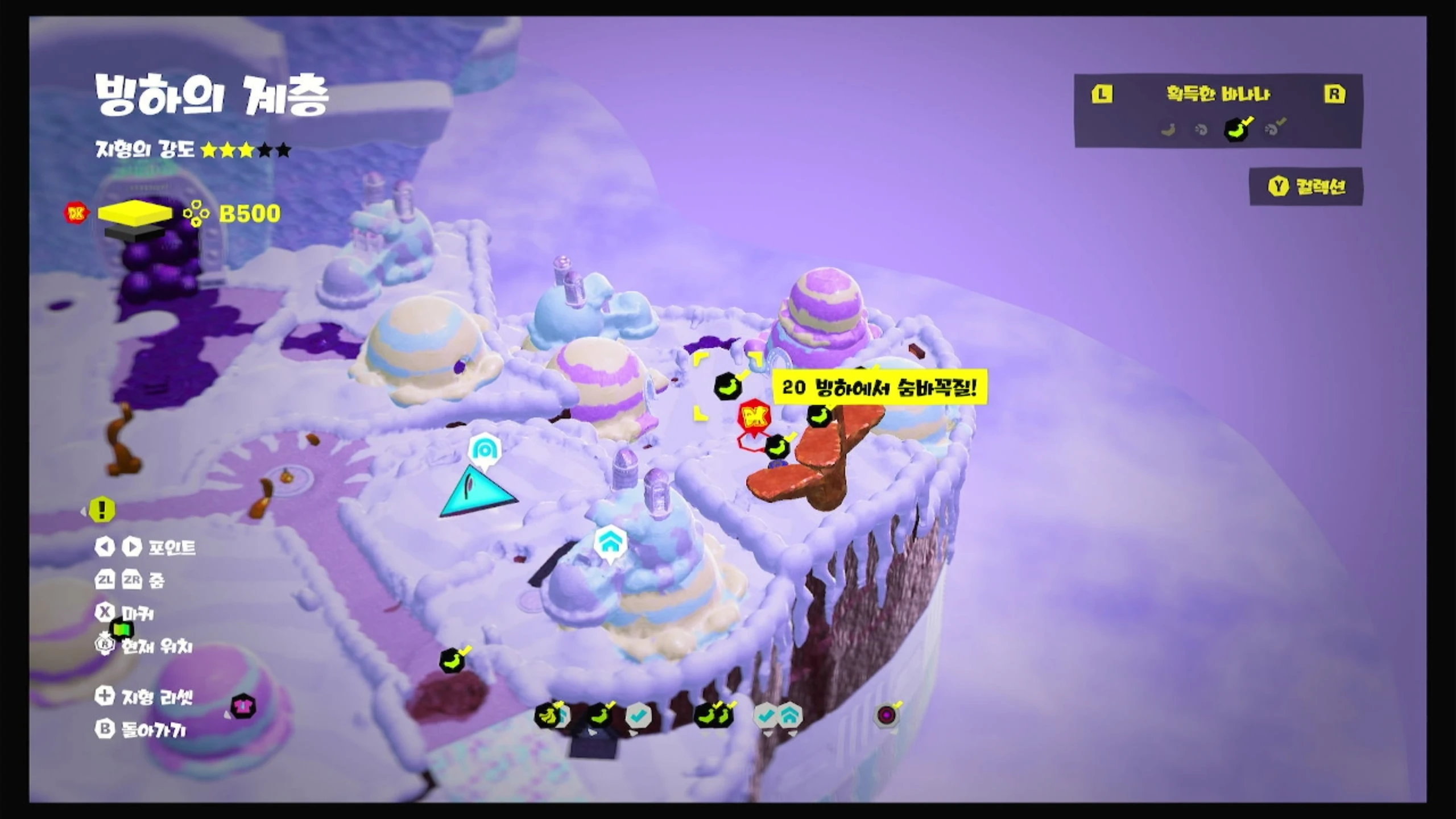This screenshot has height=819, width=1456.
Task: Choose the uncollected fossil filter without checkmark
Action: coord(1201,130)
